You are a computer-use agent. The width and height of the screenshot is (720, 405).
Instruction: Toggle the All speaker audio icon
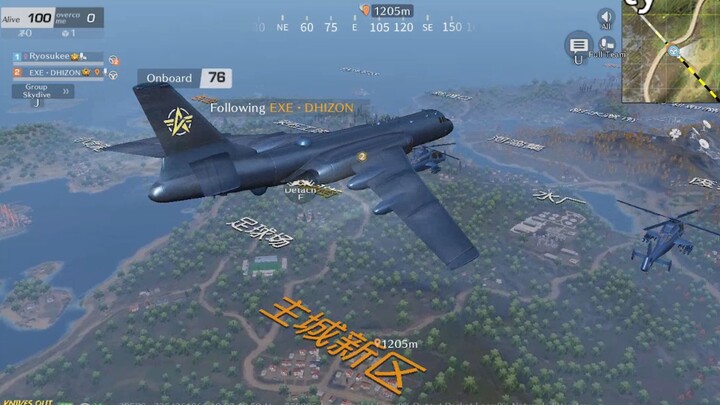pos(606,19)
